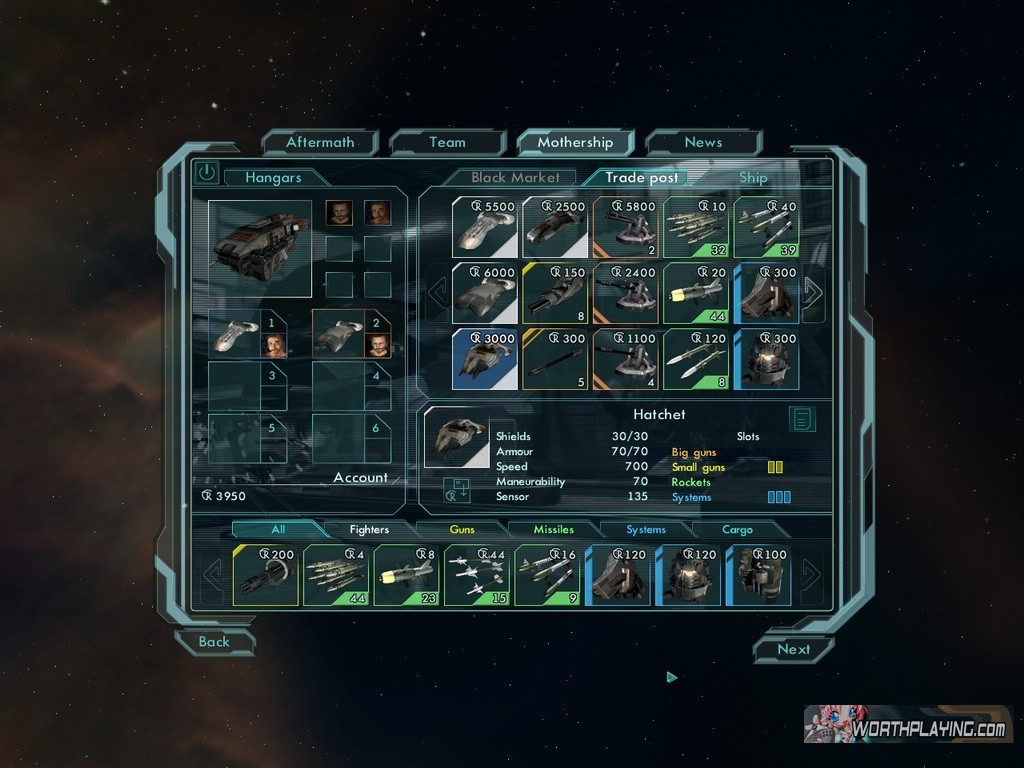Show the Guns category
The height and width of the screenshot is (768, 1024).
pos(462,530)
